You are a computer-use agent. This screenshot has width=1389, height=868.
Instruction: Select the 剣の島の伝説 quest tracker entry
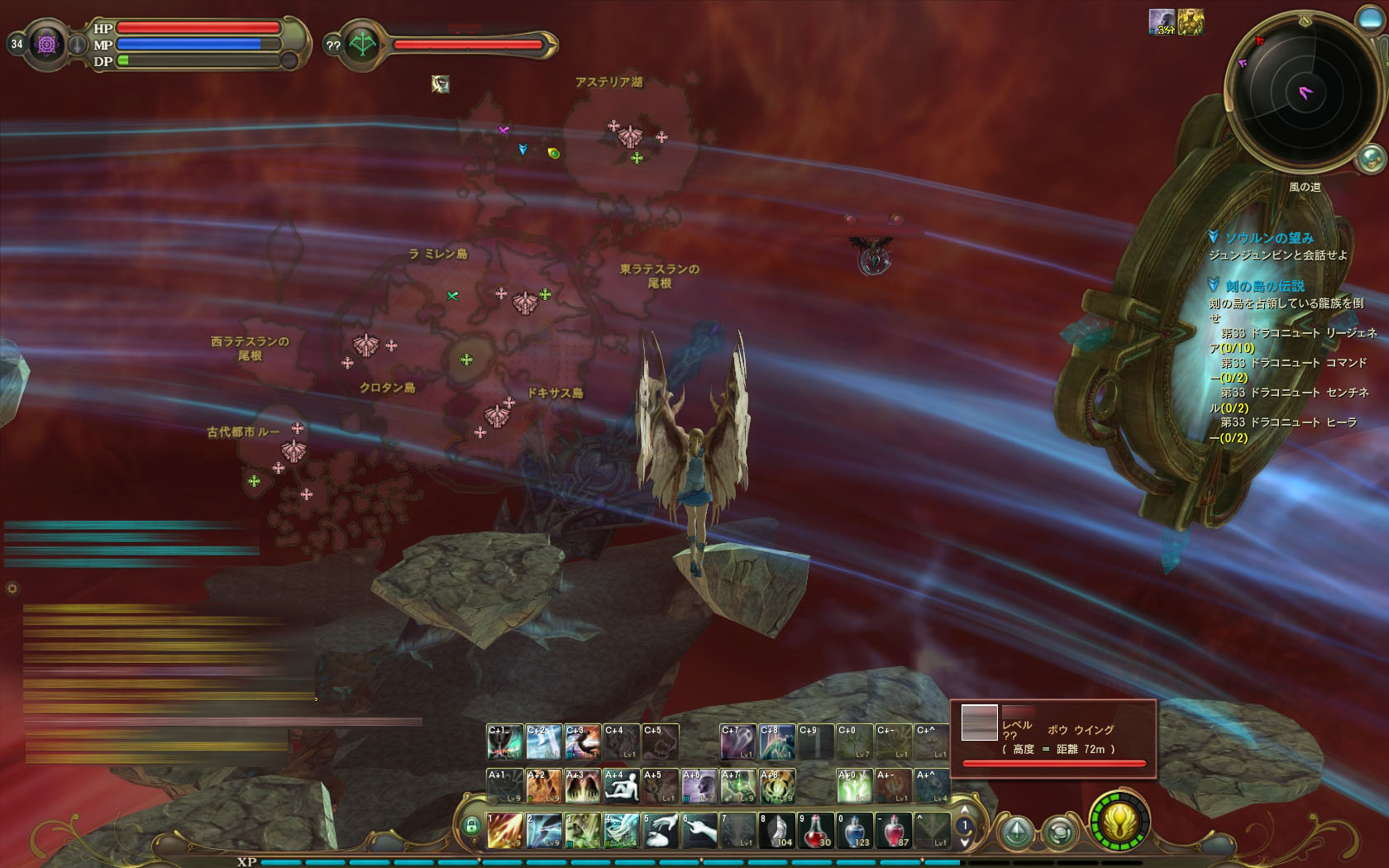click(1264, 286)
